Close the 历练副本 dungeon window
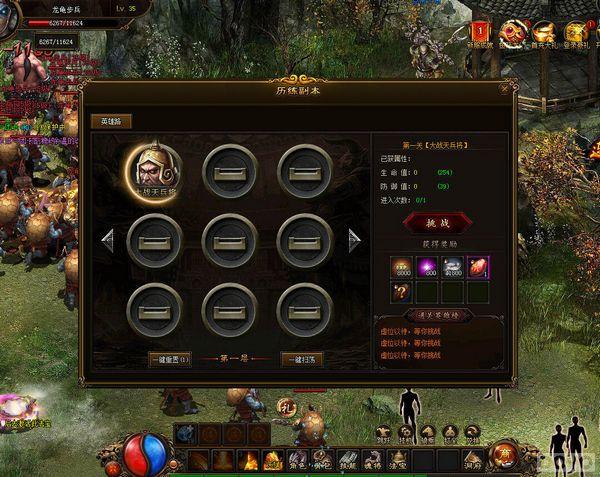600x477 pixels. [503, 89]
